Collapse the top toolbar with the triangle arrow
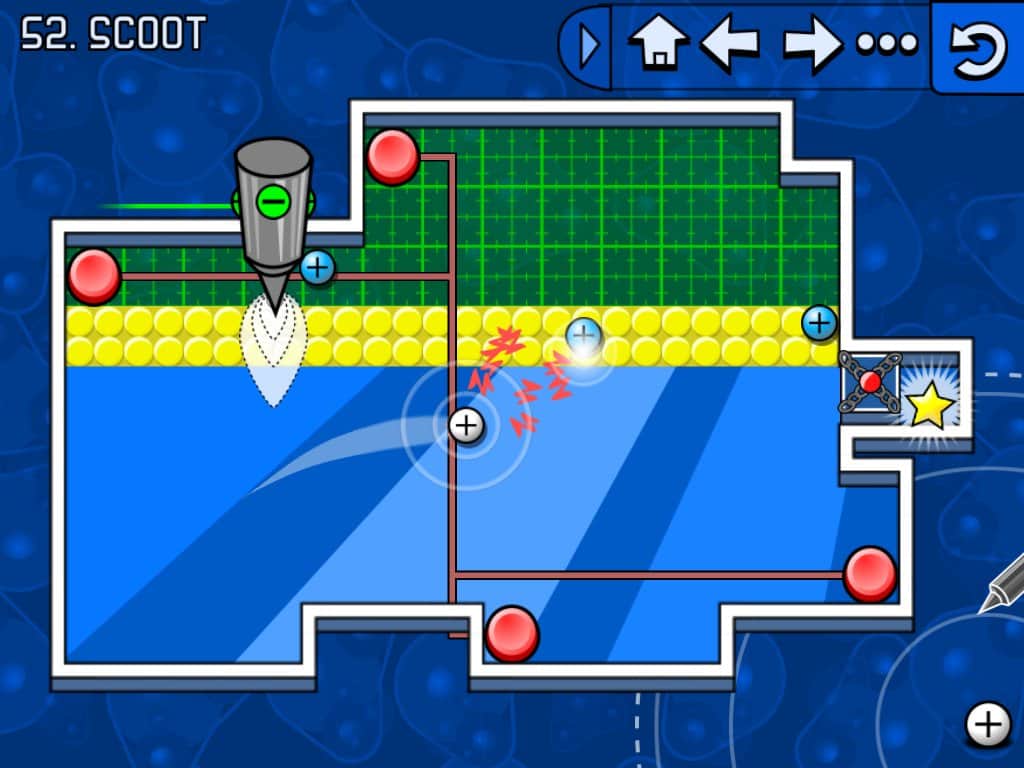 tap(589, 46)
